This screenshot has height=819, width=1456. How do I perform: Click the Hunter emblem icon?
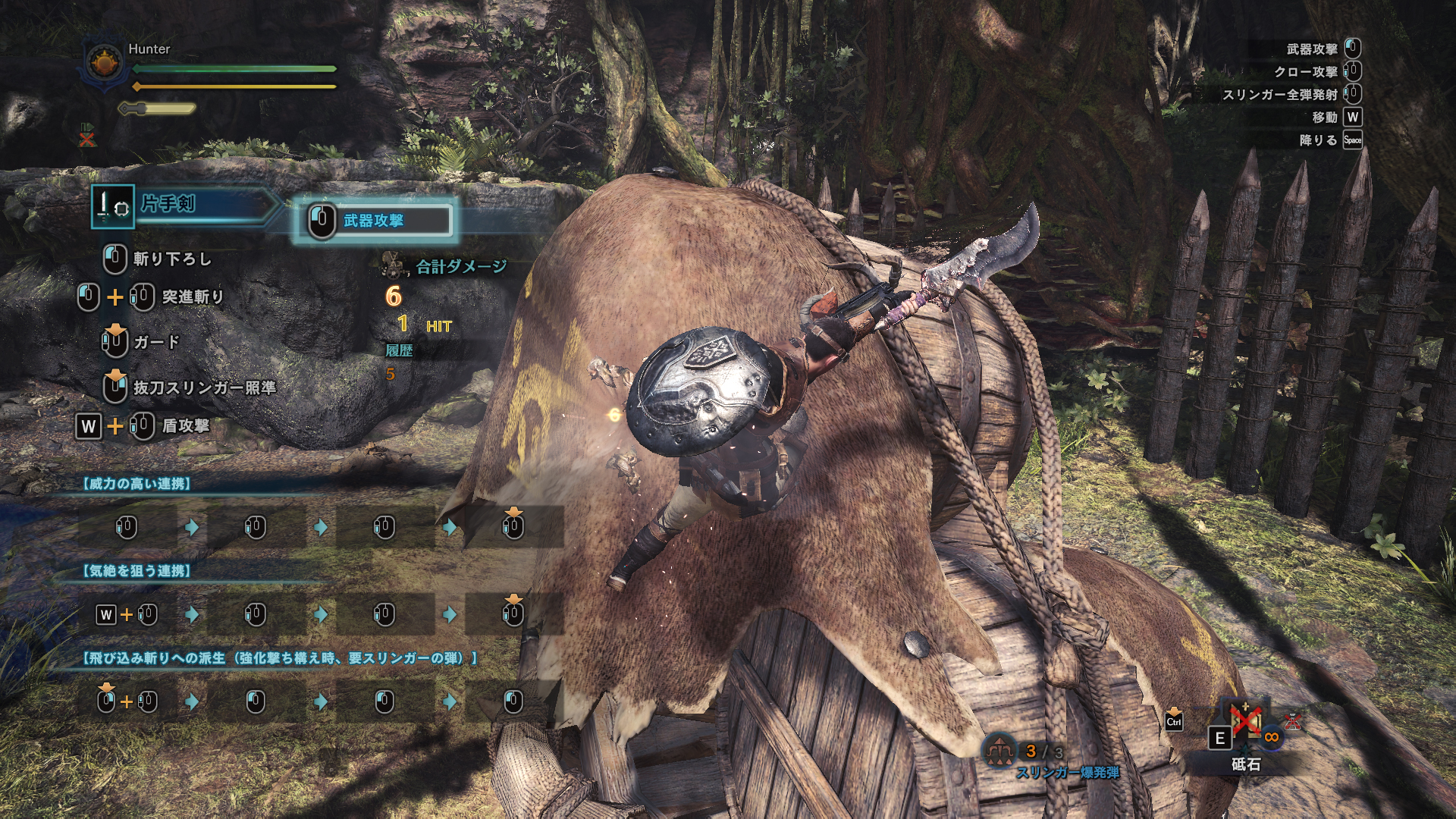tap(105, 62)
